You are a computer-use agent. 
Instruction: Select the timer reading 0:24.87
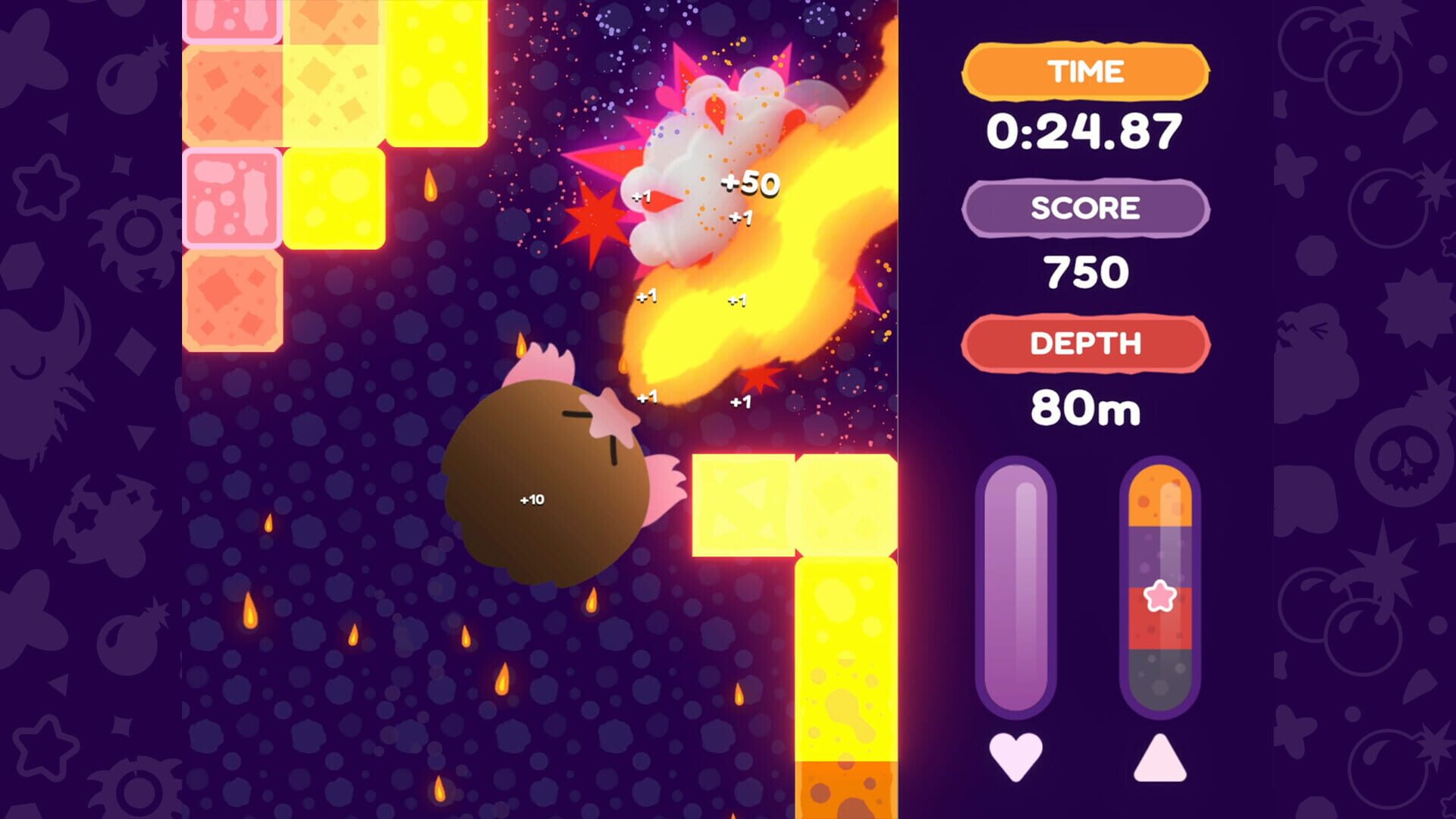tap(1084, 129)
